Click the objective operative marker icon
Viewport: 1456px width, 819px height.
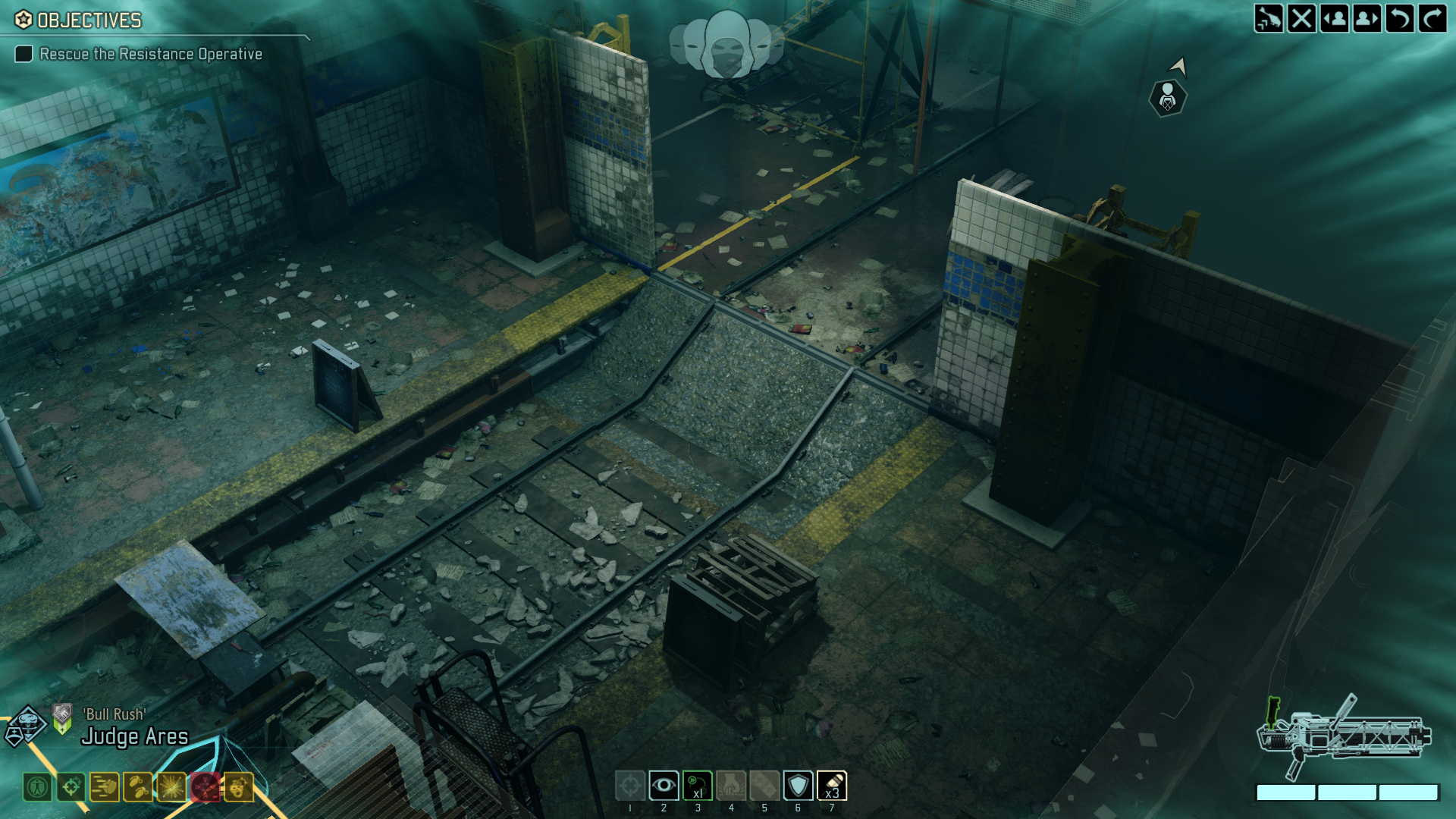click(1167, 98)
